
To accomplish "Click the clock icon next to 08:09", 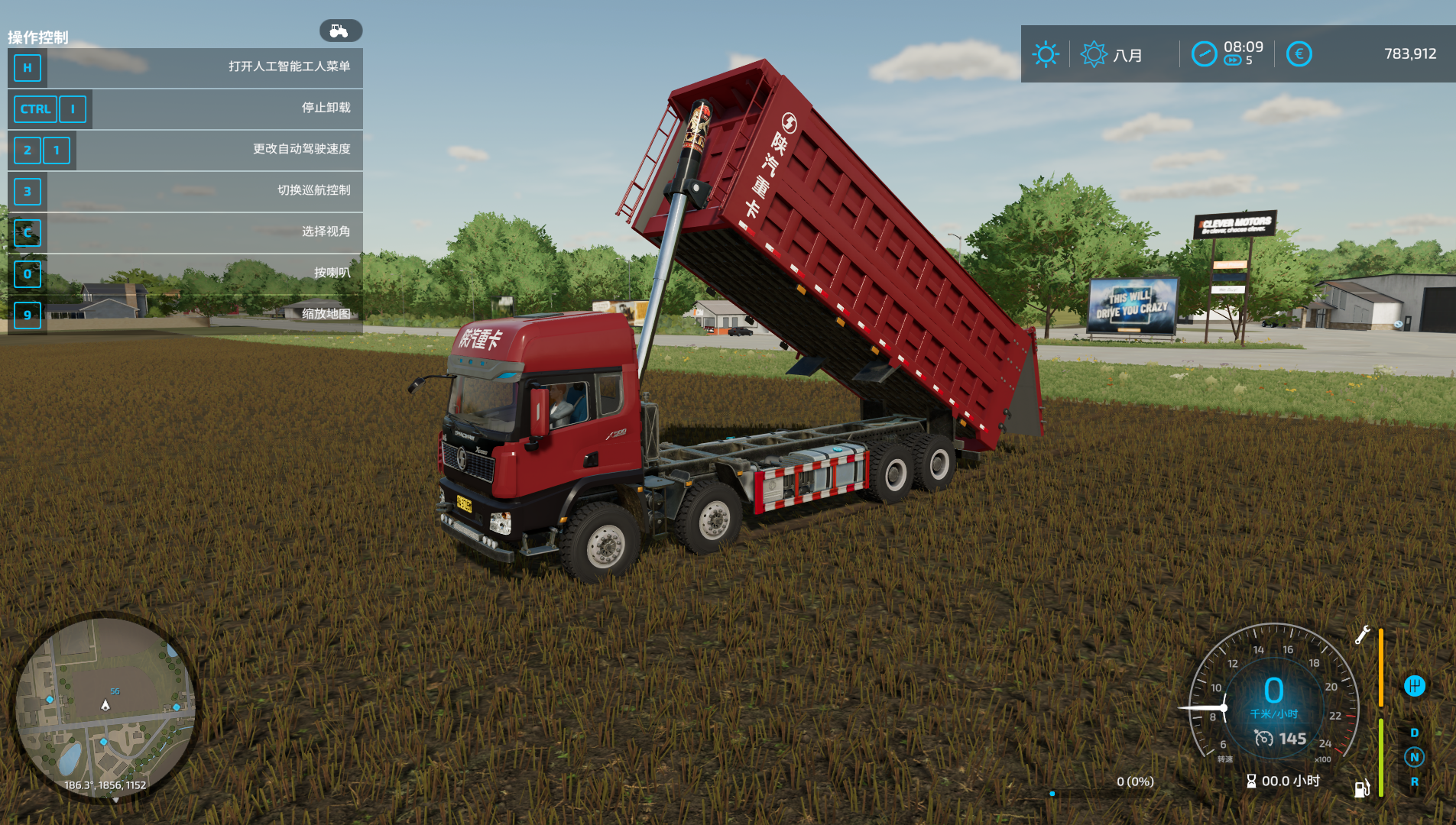I will click(1204, 54).
